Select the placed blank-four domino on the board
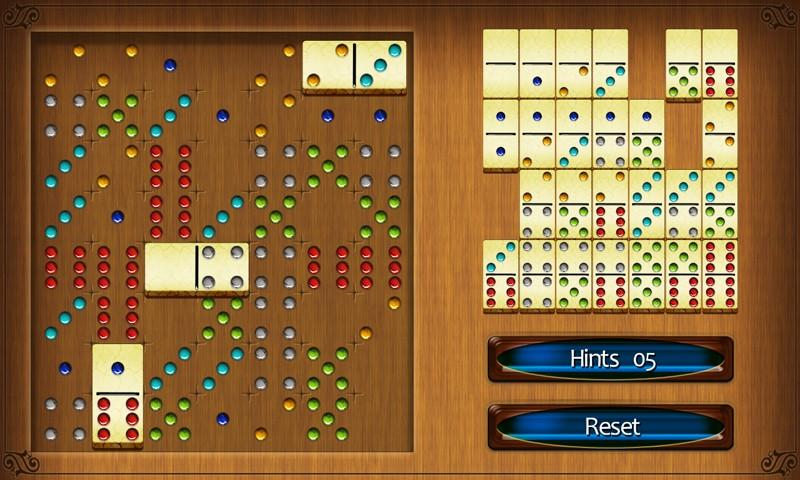 (197, 268)
